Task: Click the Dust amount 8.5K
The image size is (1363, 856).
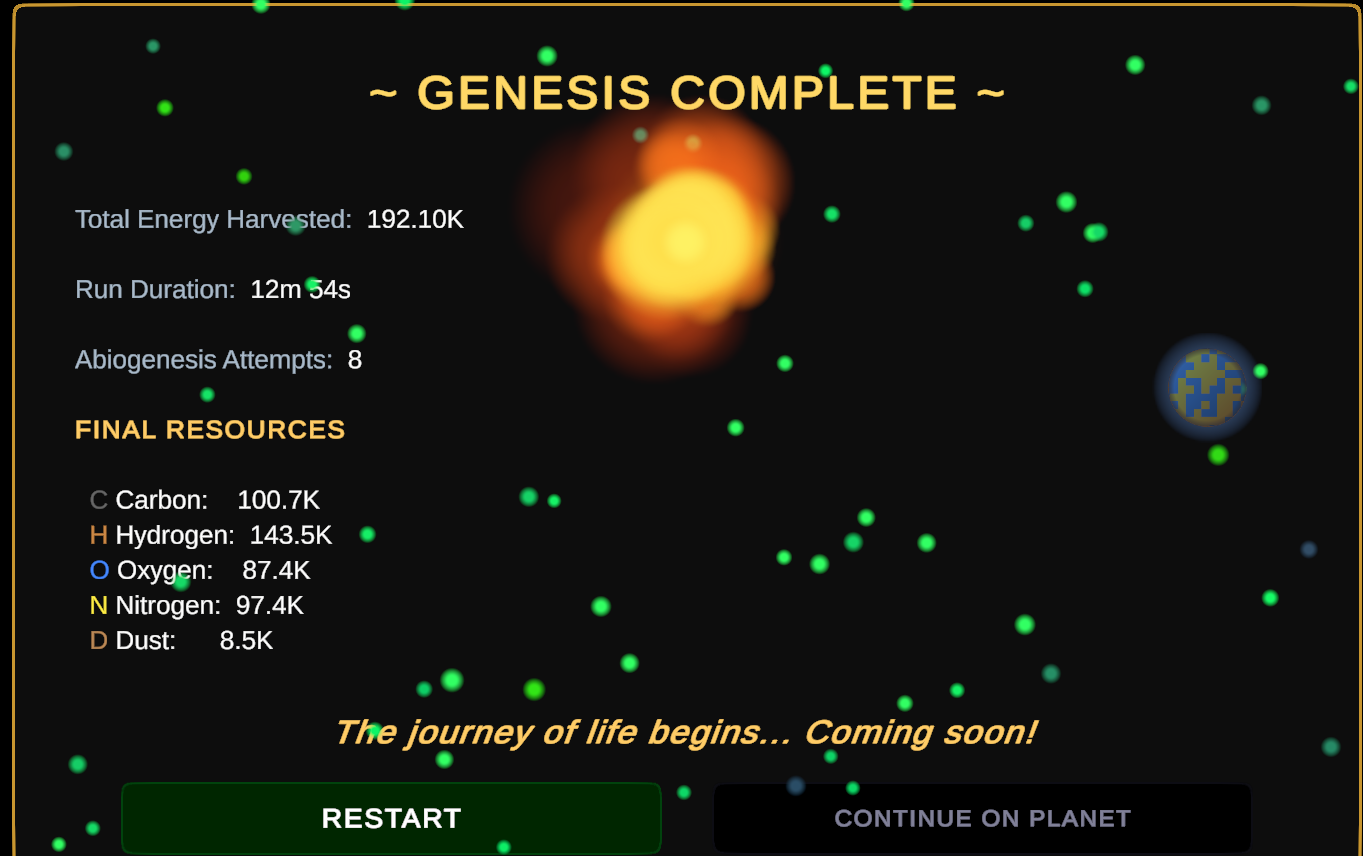Action: (x=246, y=640)
